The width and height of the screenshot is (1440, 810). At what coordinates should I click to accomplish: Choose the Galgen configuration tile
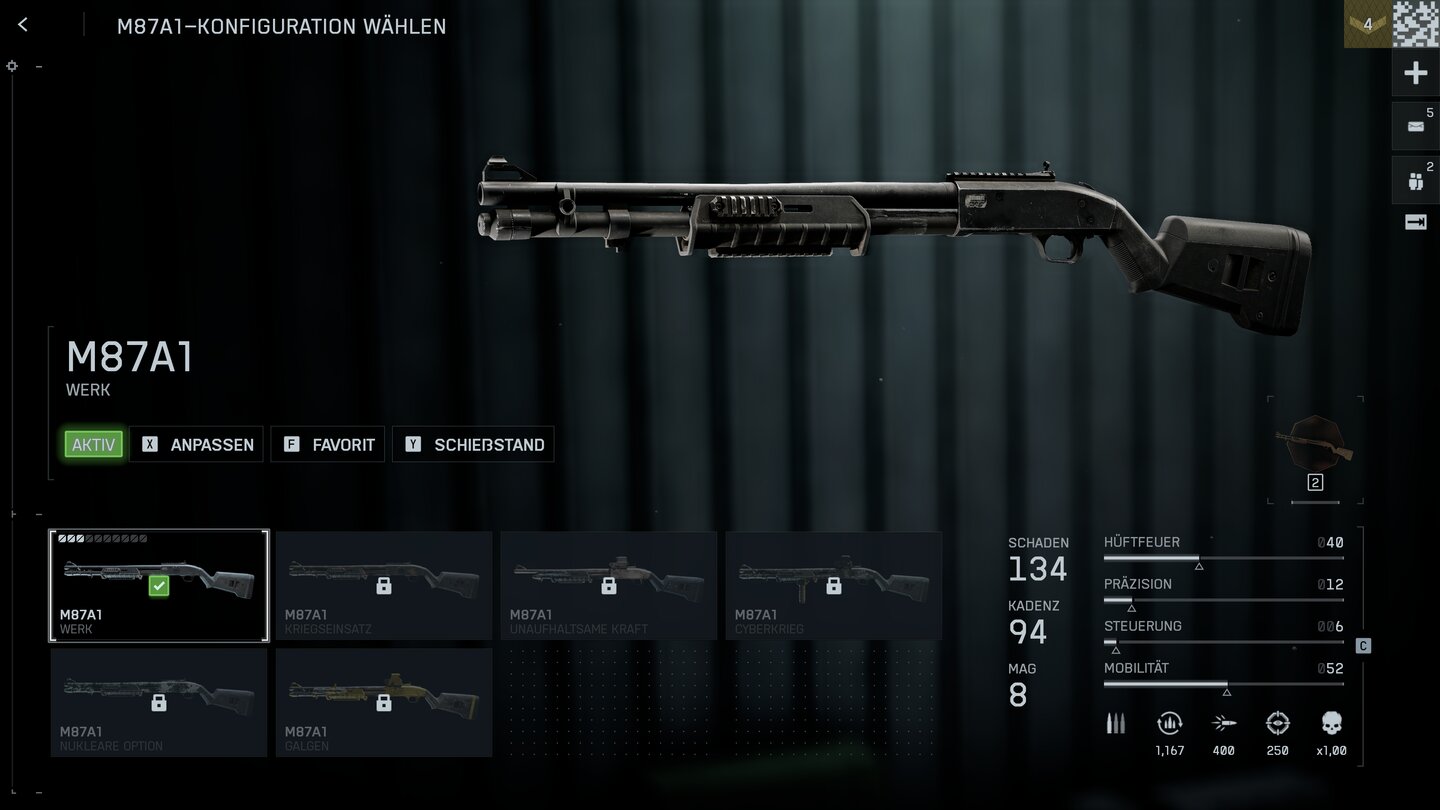(384, 703)
